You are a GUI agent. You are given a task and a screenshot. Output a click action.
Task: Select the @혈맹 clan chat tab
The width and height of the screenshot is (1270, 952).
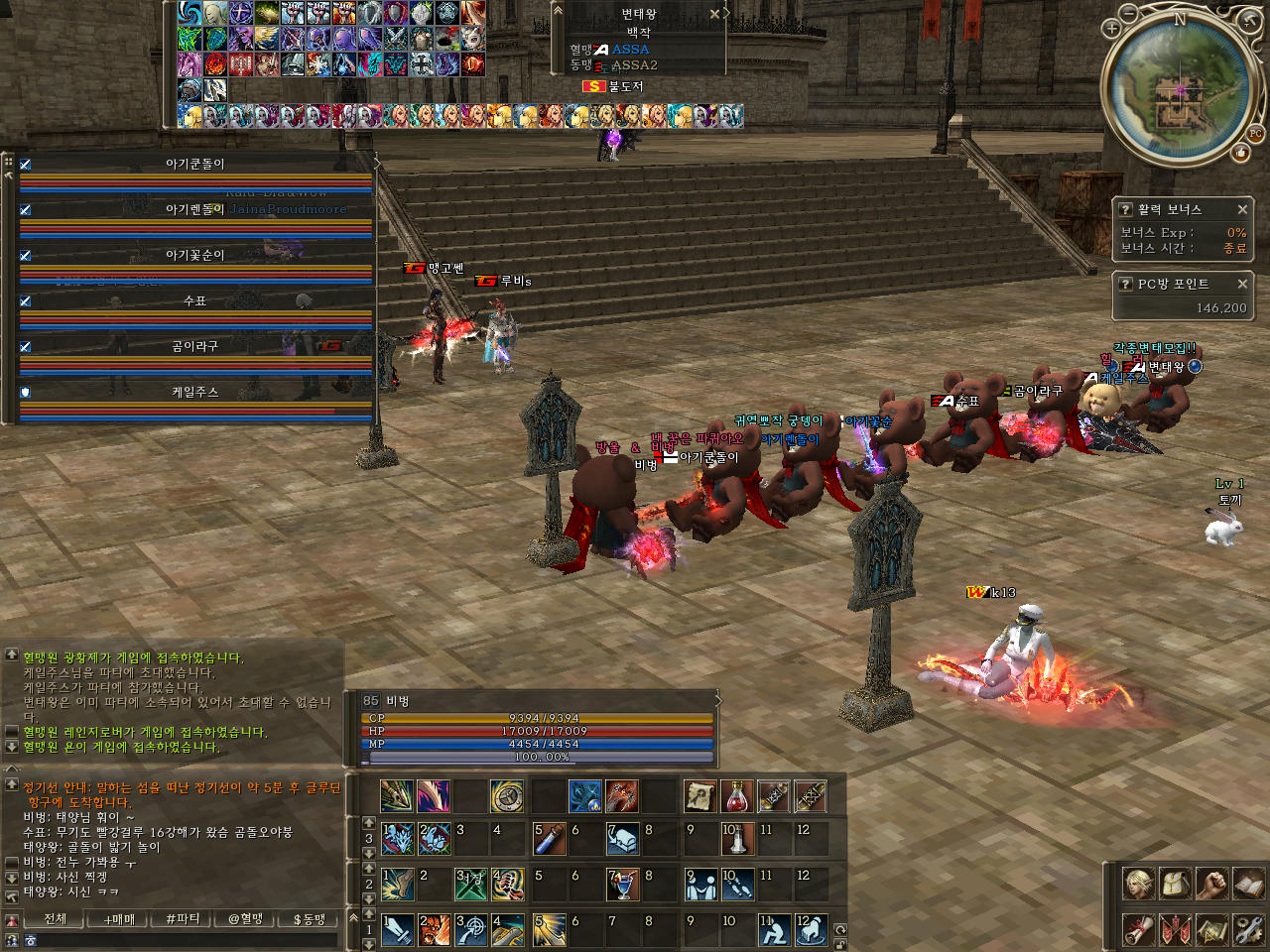point(246,919)
